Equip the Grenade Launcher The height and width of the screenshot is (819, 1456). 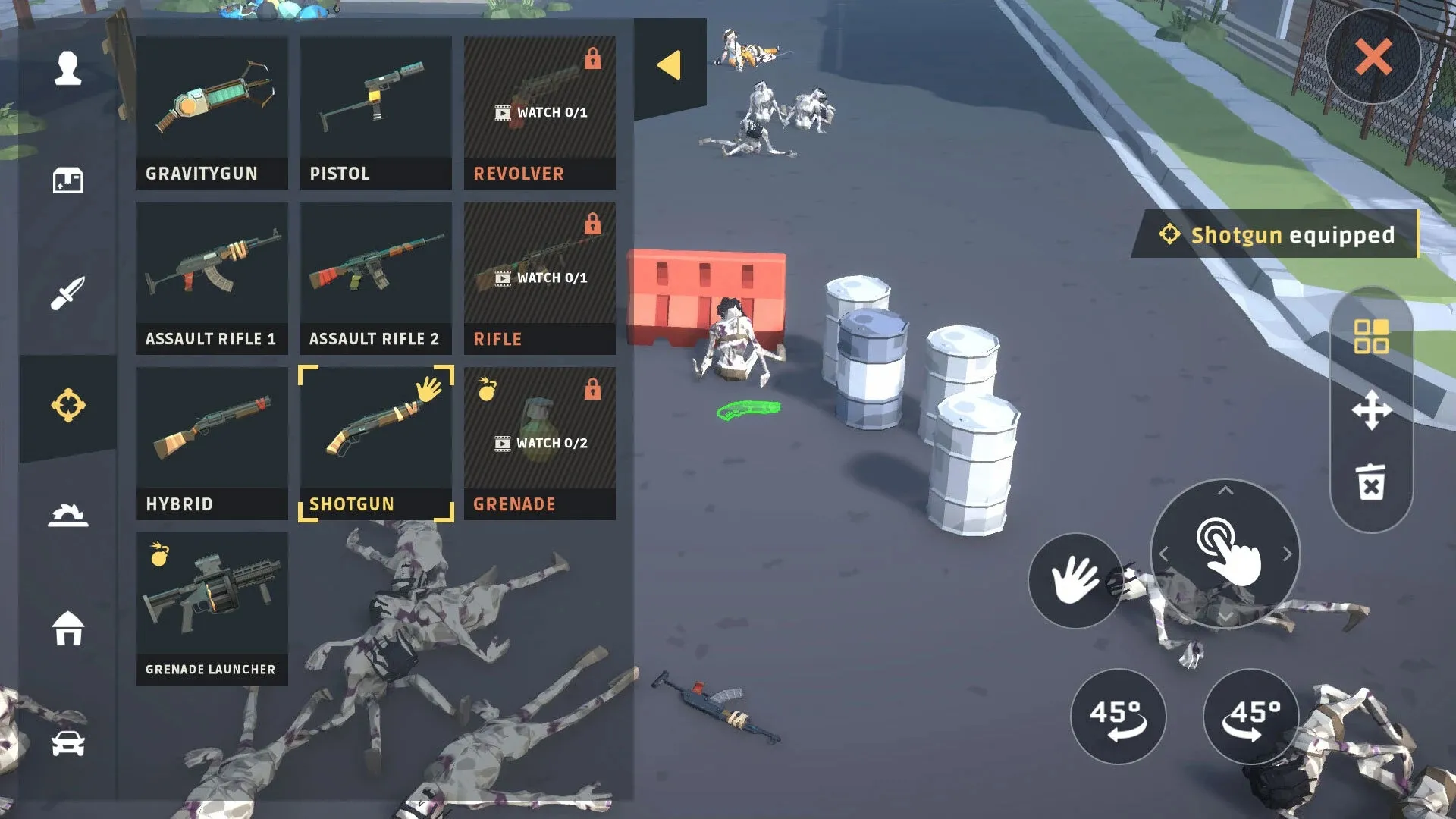pos(212,608)
